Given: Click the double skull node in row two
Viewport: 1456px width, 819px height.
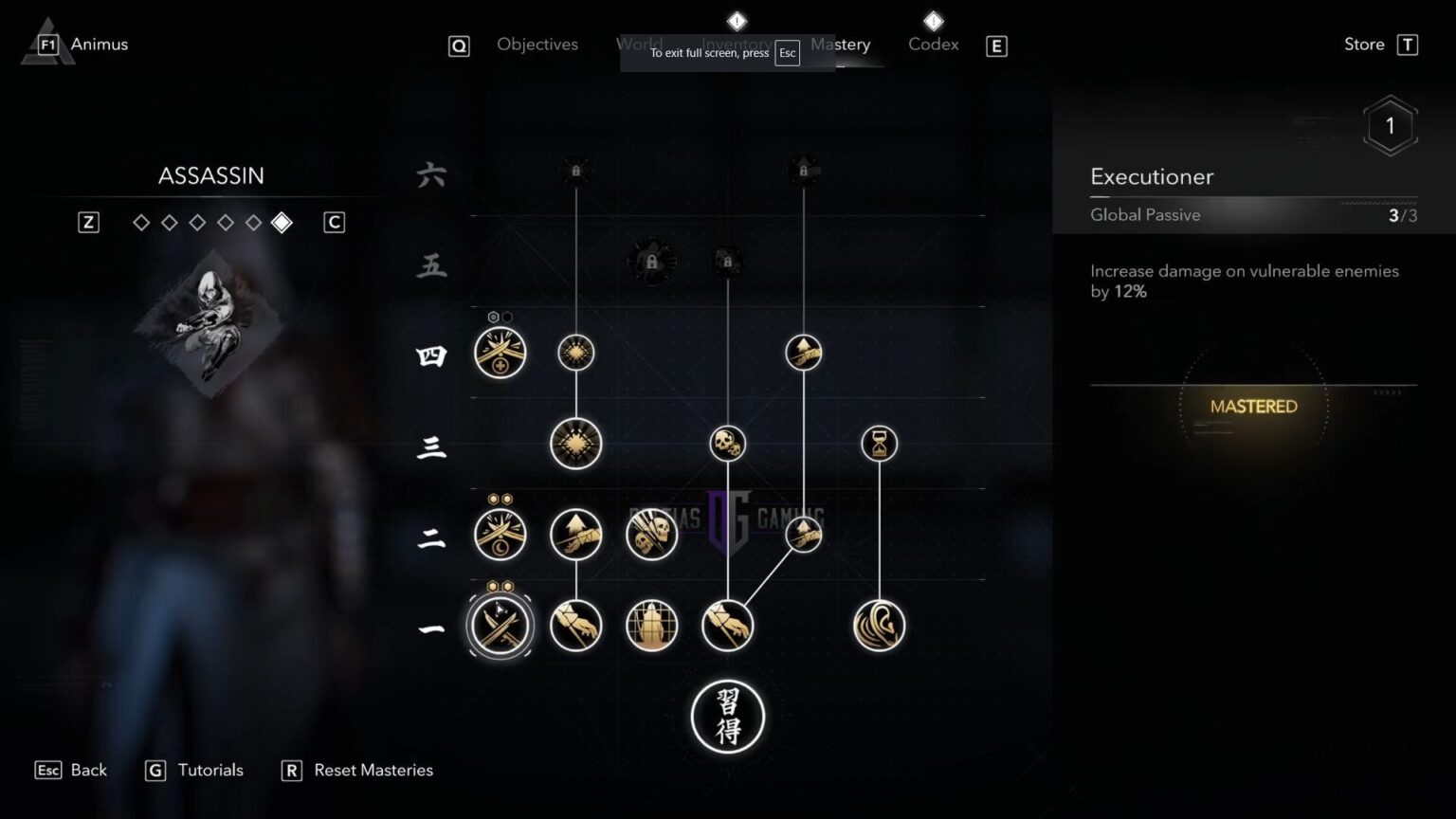Looking at the screenshot, I should (x=651, y=534).
